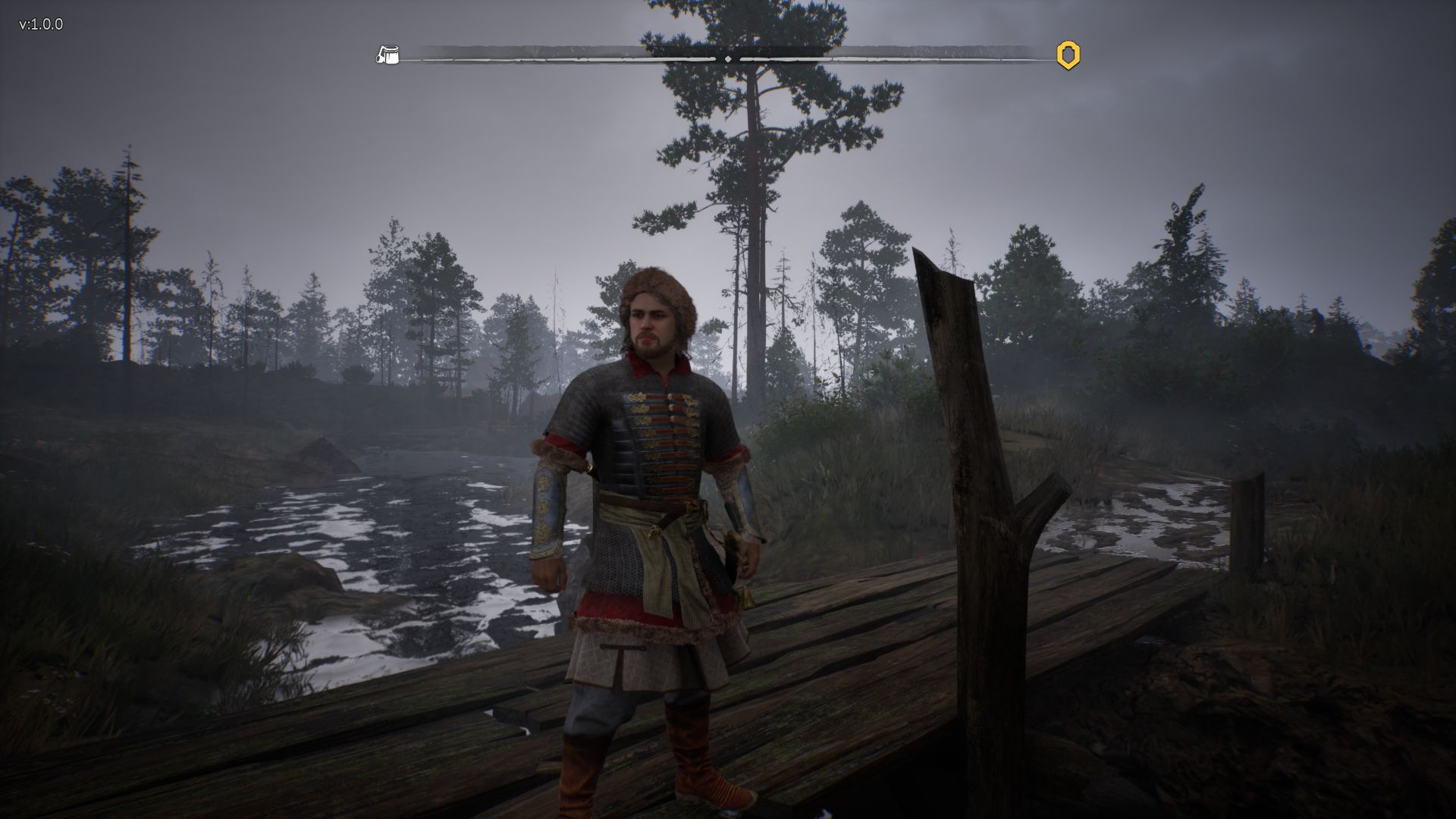Click the white drum marker on the compass
The width and height of the screenshot is (1456, 819).
pyautogui.click(x=388, y=55)
